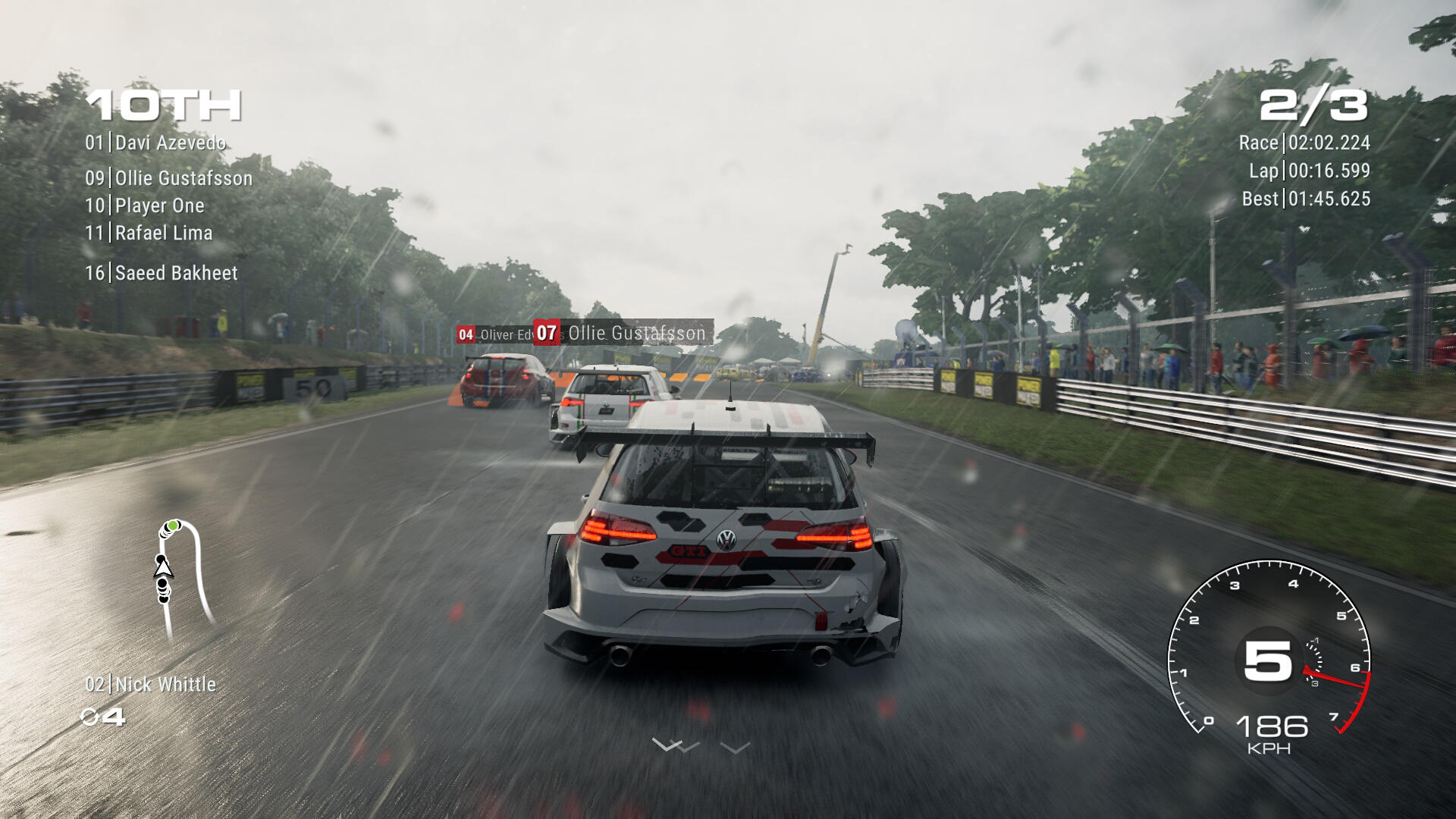Click the 07 Ollie Gustafsson name tag
Image resolution: width=1456 pixels, height=819 pixels.
(623, 333)
